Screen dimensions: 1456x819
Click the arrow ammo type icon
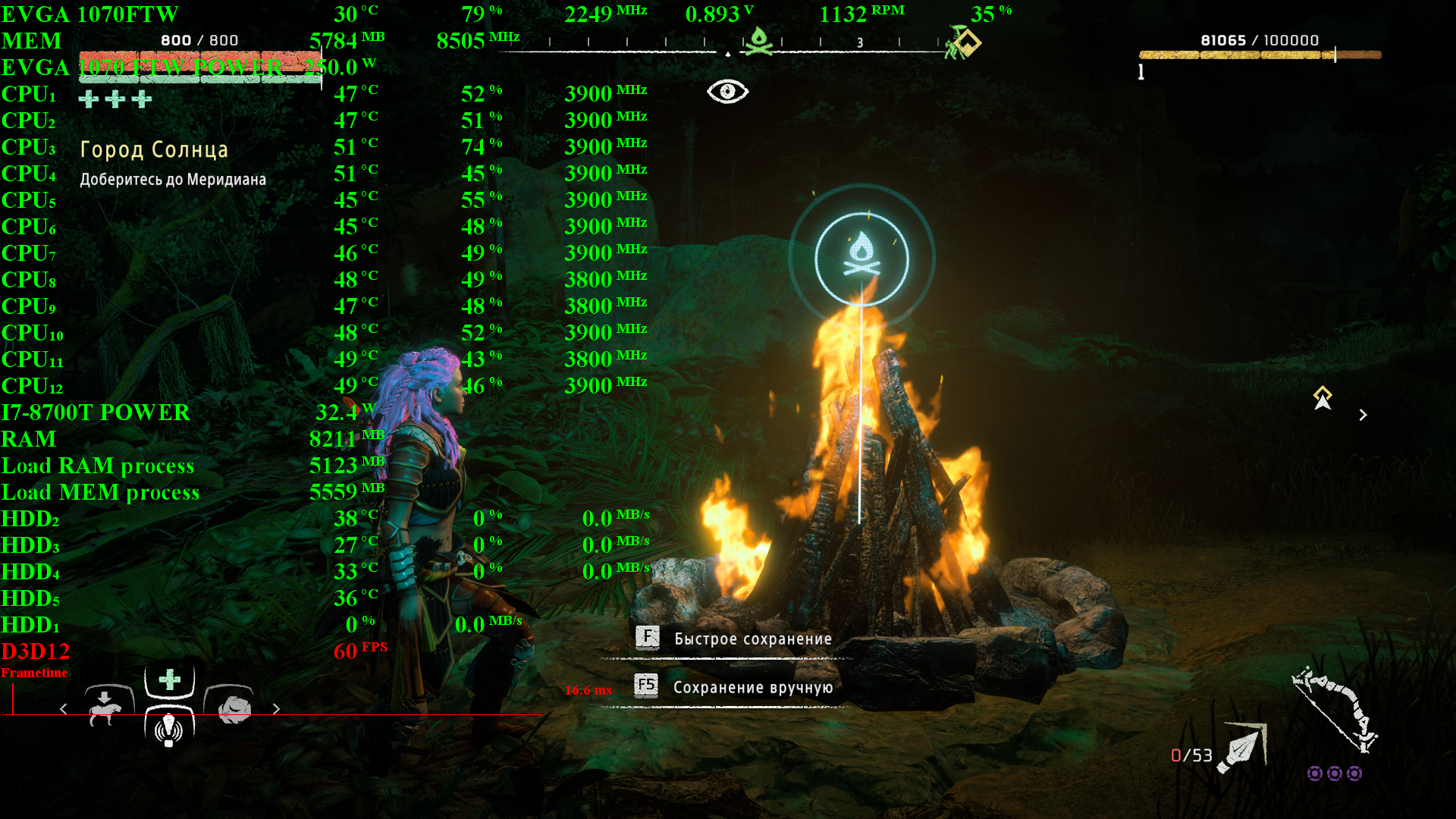click(x=1242, y=748)
